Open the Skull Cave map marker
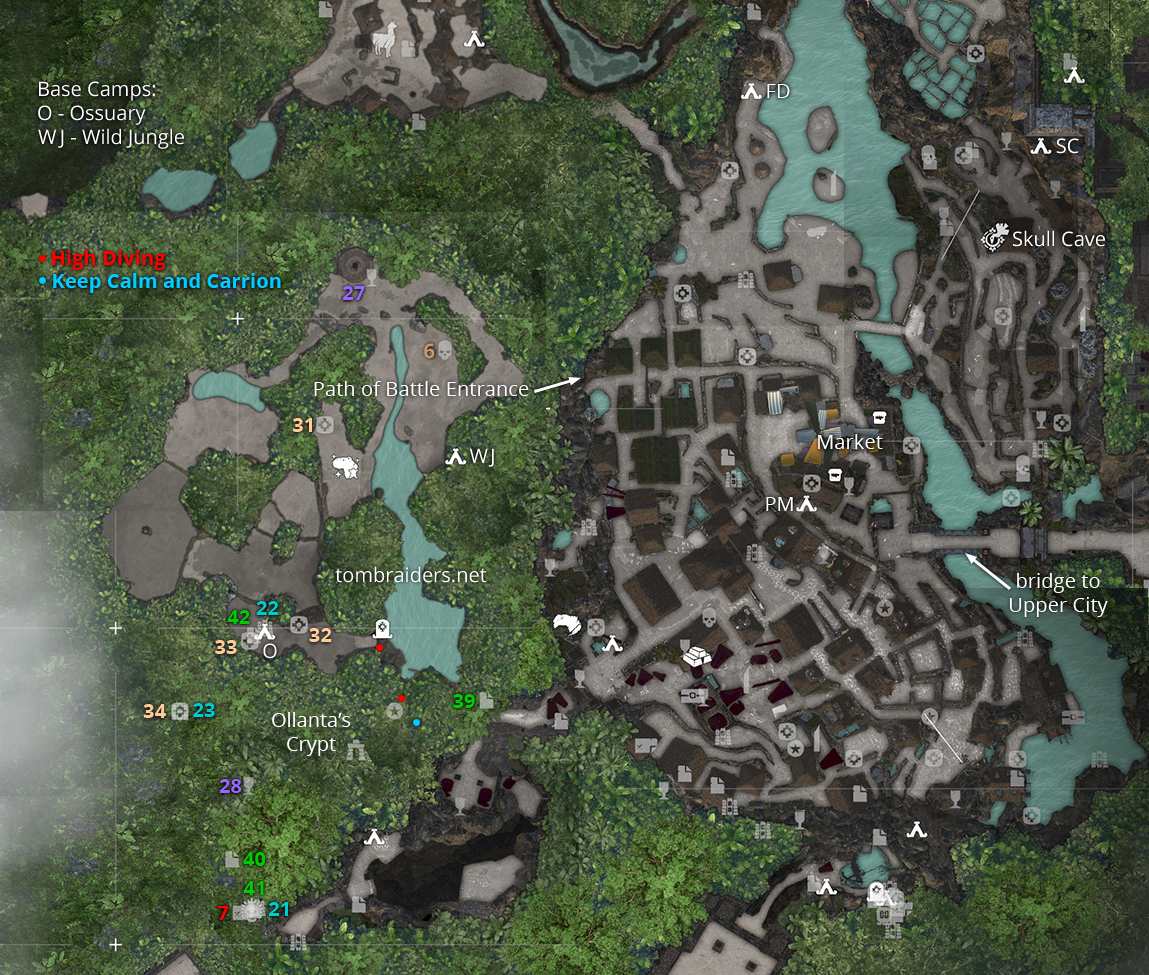This screenshot has height=975, width=1149. pos(995,238)
